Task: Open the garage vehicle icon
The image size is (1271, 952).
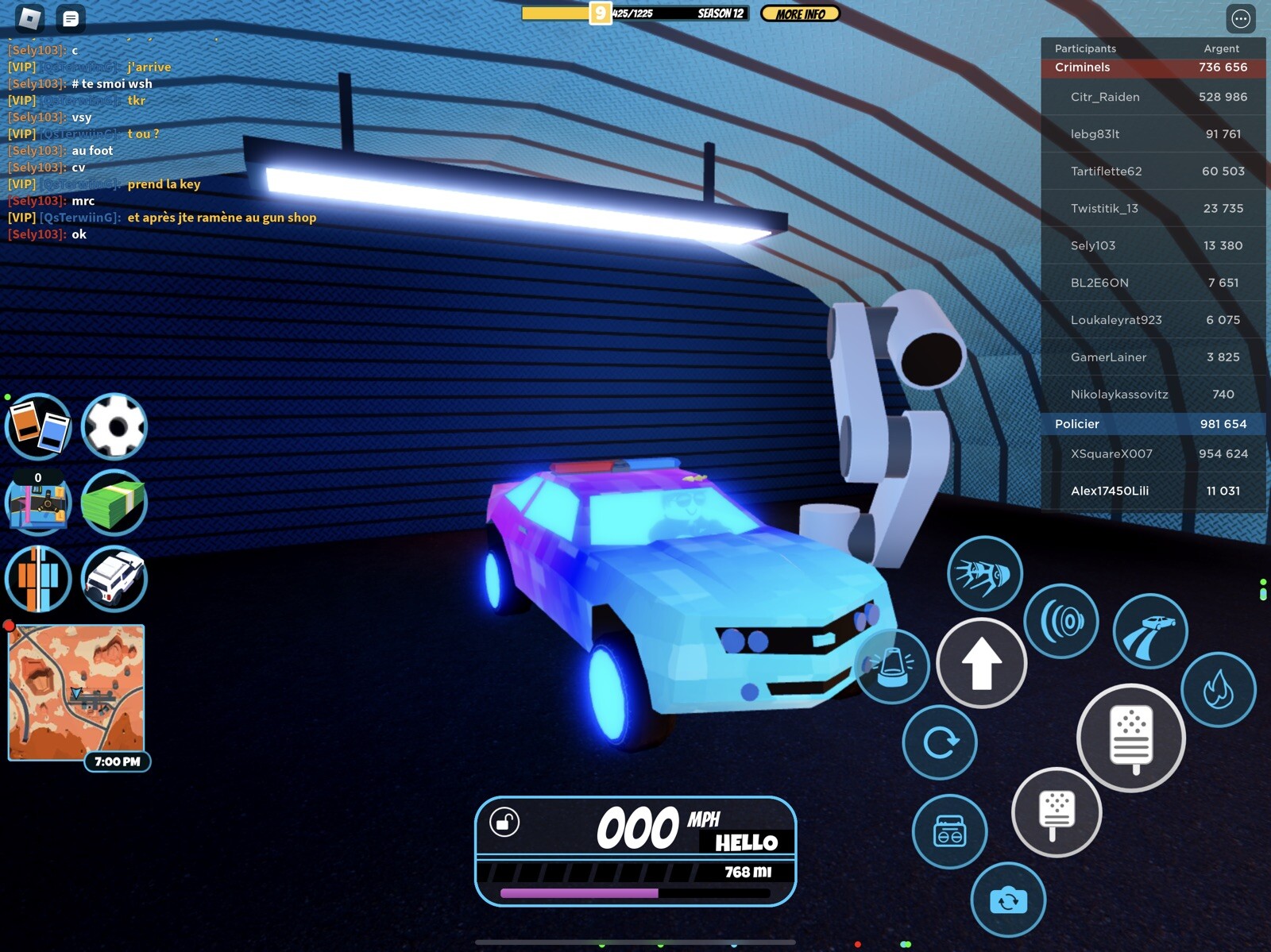Action: click(x=116, y=580)
